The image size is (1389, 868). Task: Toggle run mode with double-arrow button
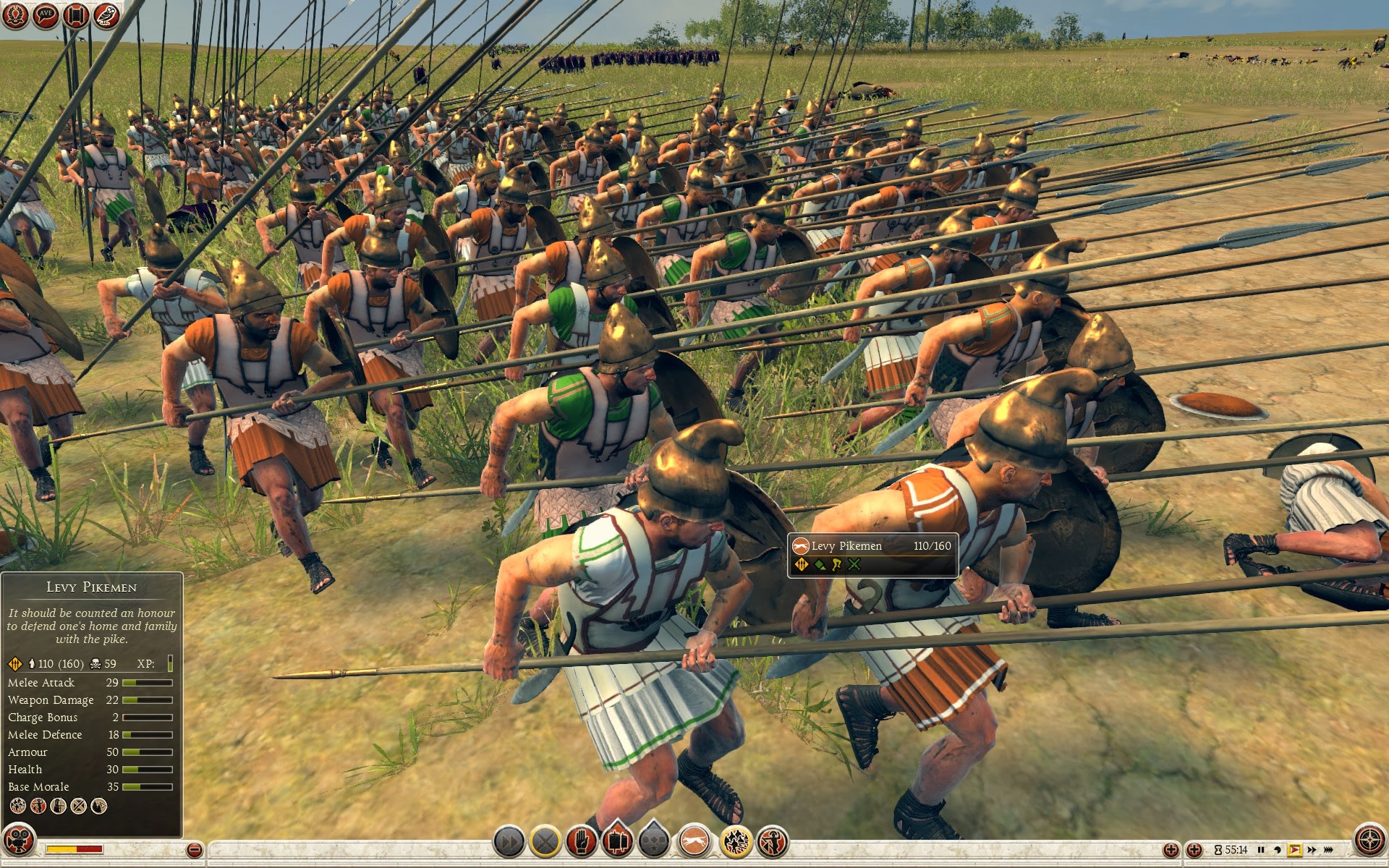[x=509, y=842]
